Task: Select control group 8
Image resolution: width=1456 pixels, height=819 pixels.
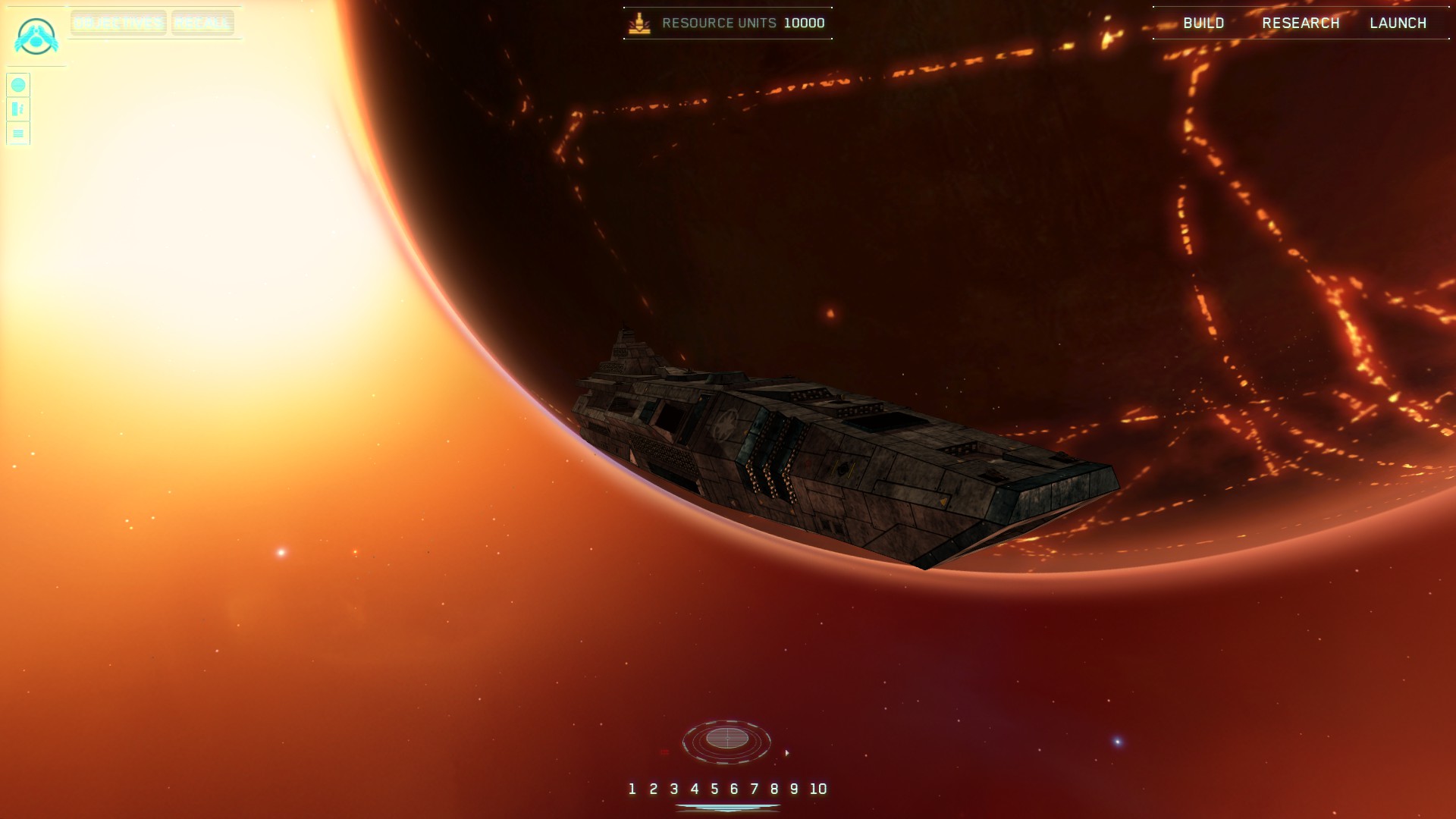Action: [x=774, y=789]
